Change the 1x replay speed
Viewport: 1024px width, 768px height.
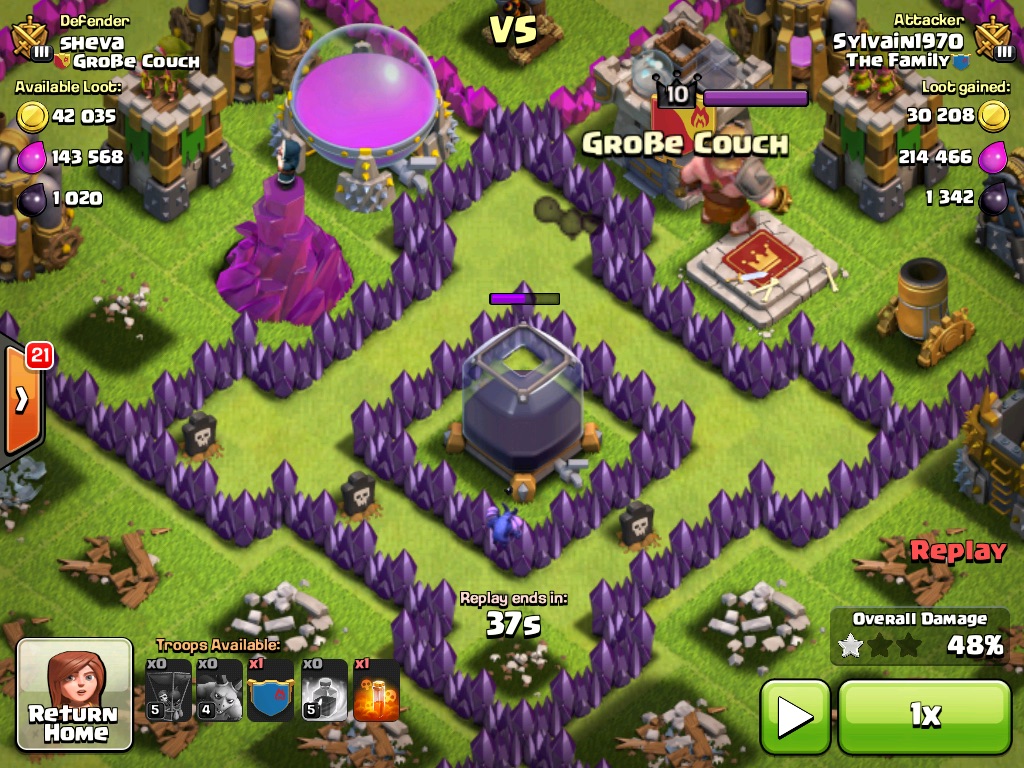pos(924,716)
